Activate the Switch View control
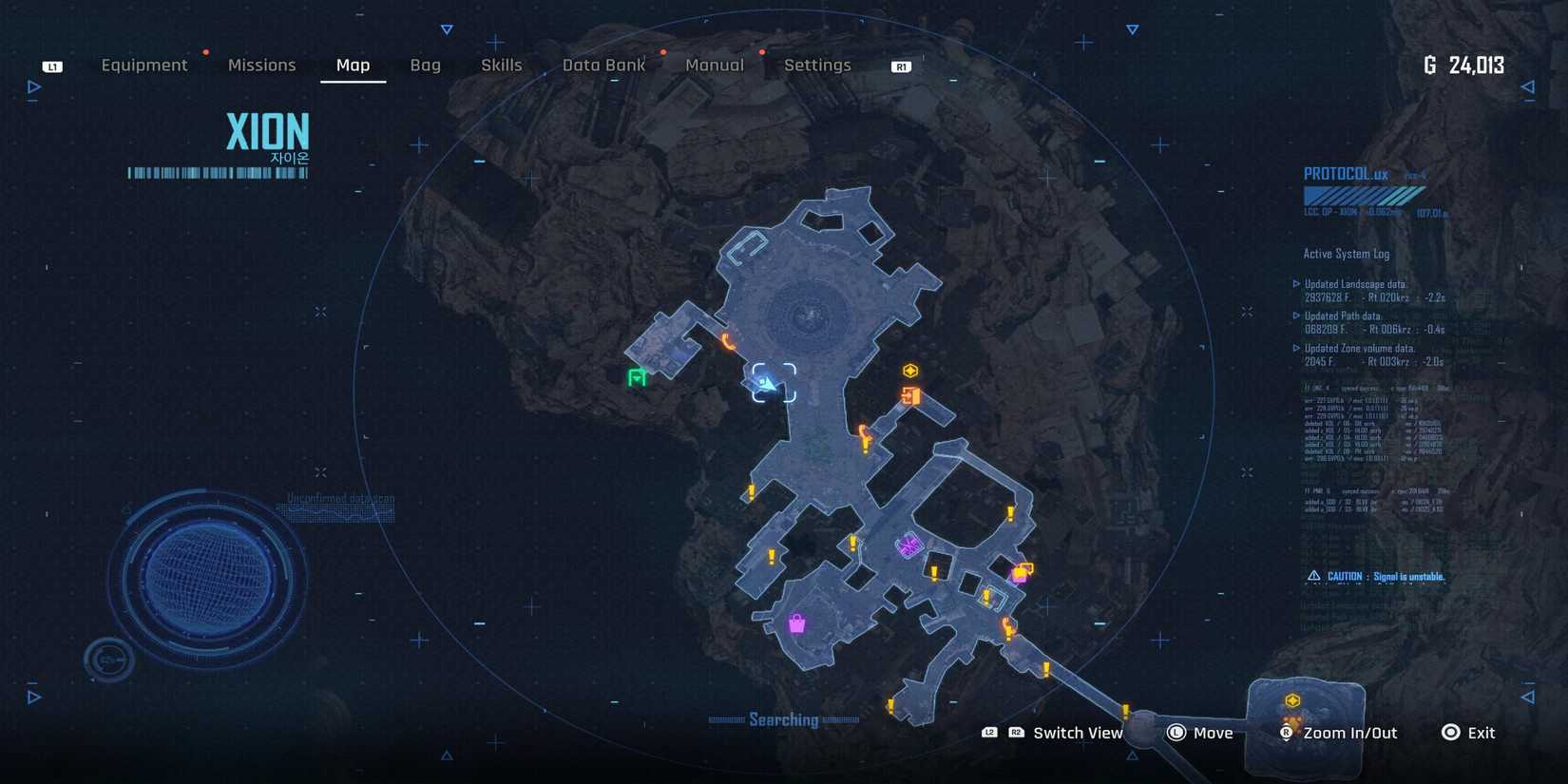This screenshot has width=1568, height=784. point(1078,733)
